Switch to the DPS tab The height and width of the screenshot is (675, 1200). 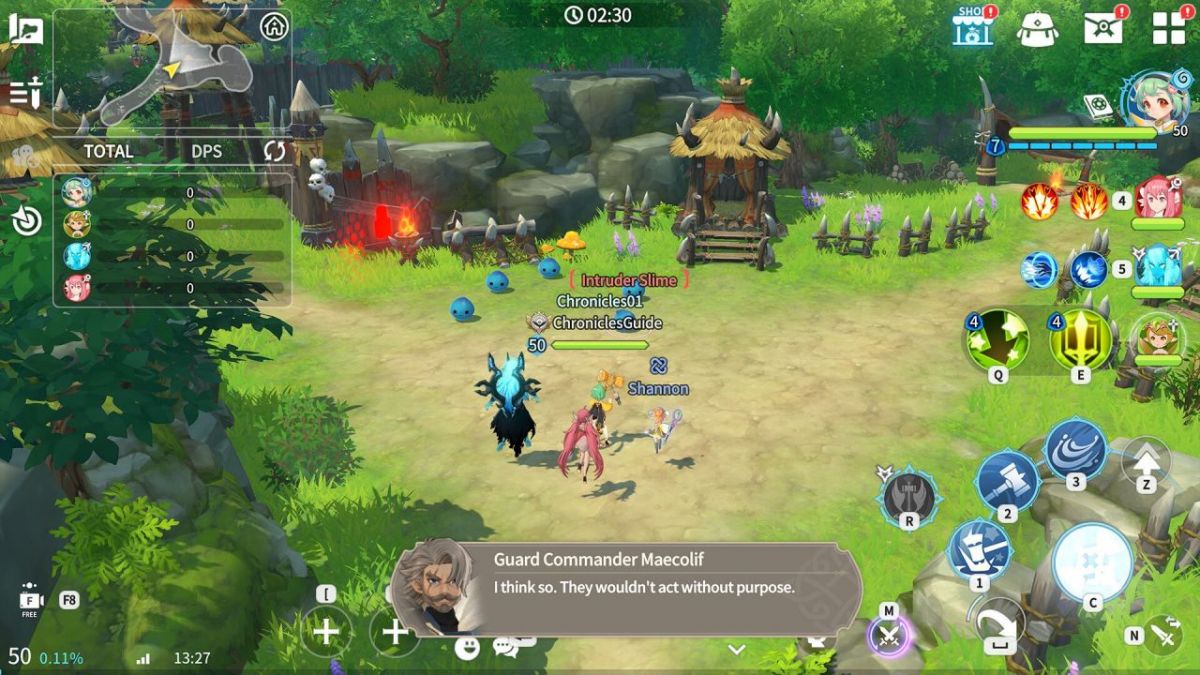(207, 151)
